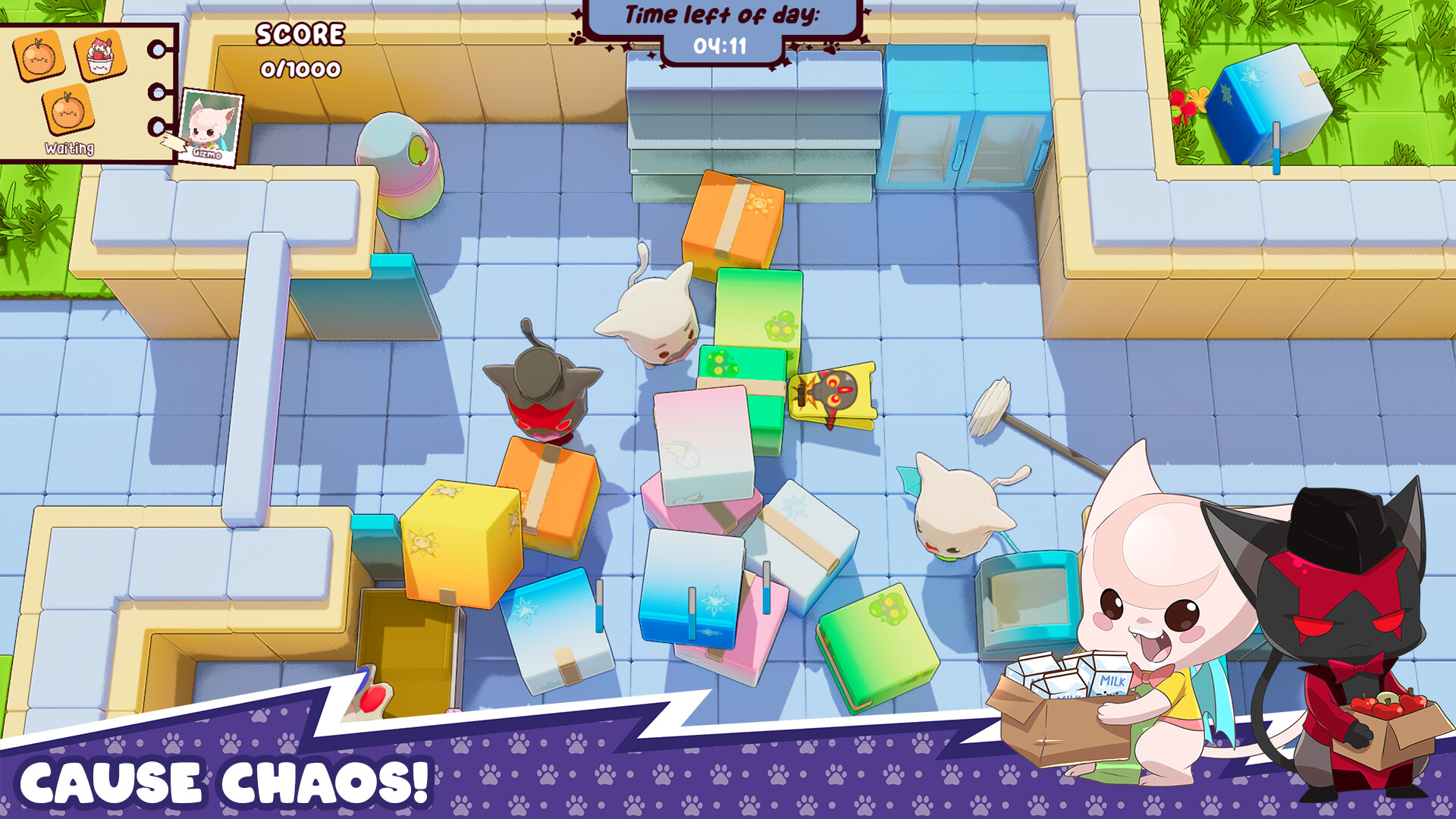Toggle the first ring tab on the order notepad
This screenshot has width=1456, height=819.
(x=157, y=51)
